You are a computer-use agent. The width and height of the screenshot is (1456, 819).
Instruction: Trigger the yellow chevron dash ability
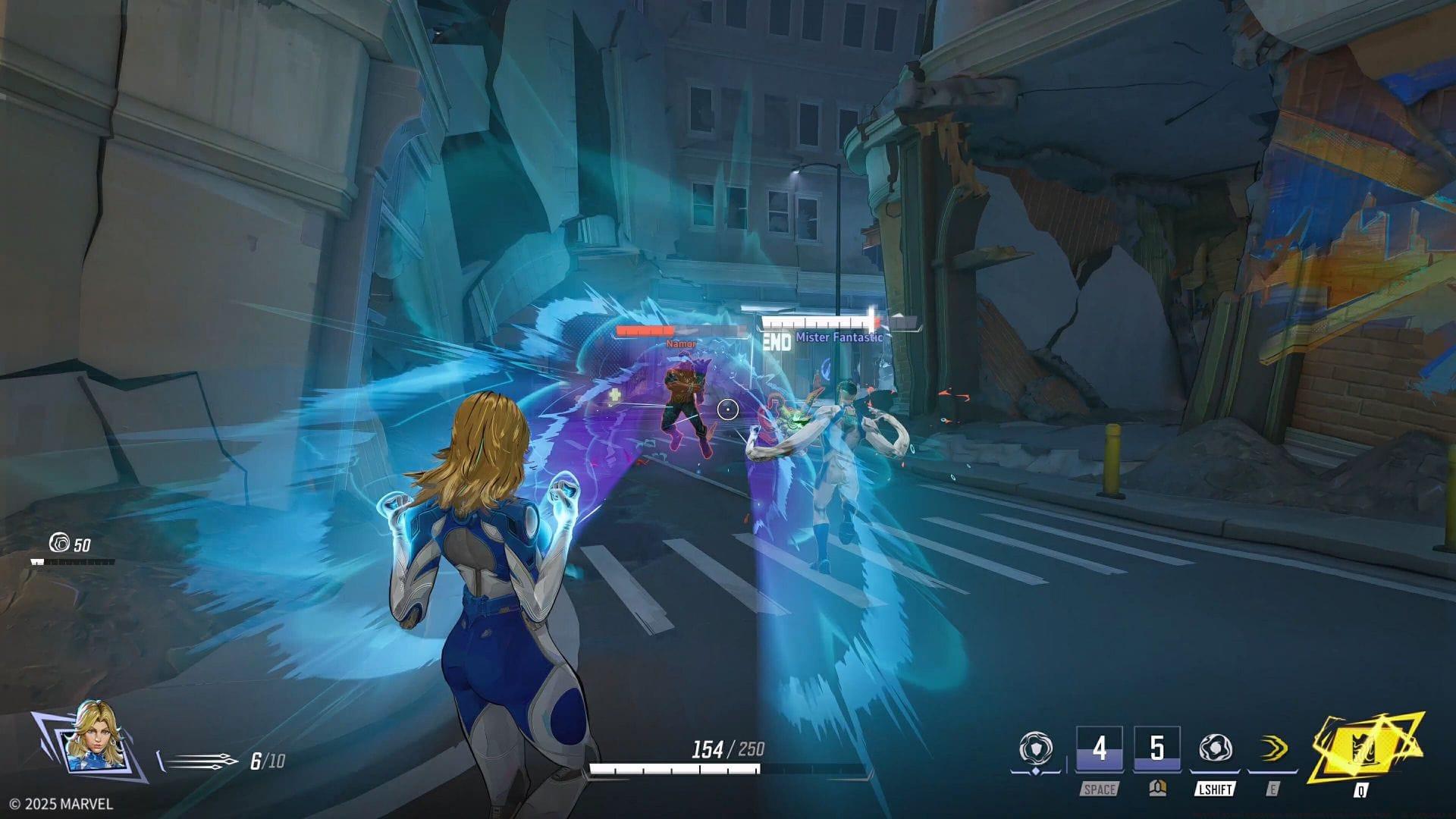[1272, 749]
